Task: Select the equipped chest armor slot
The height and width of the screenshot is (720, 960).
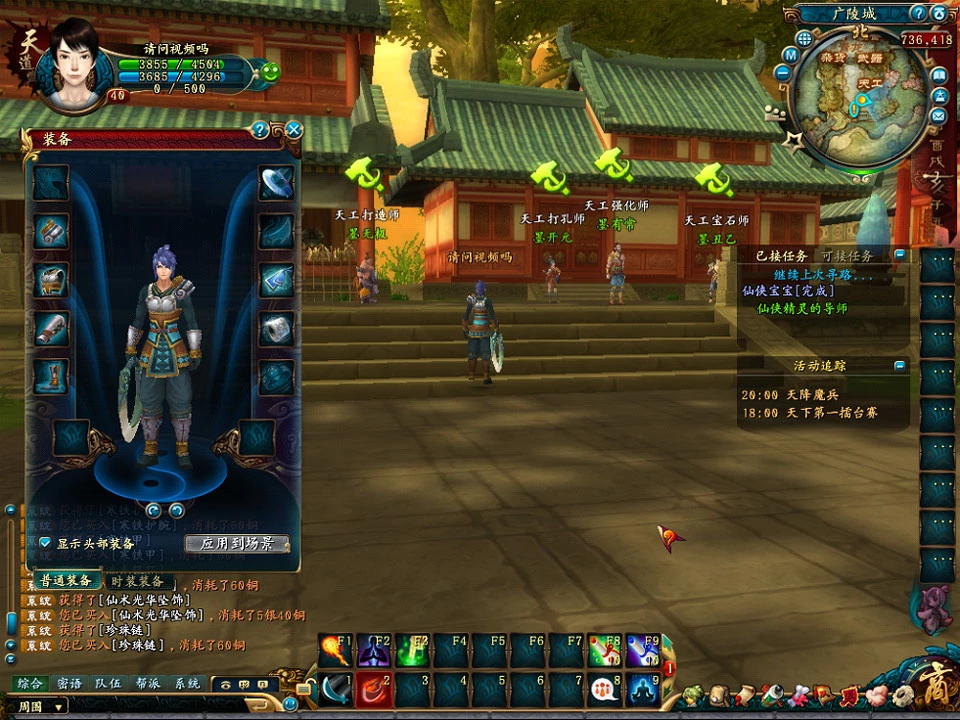Action: [51, 280]
